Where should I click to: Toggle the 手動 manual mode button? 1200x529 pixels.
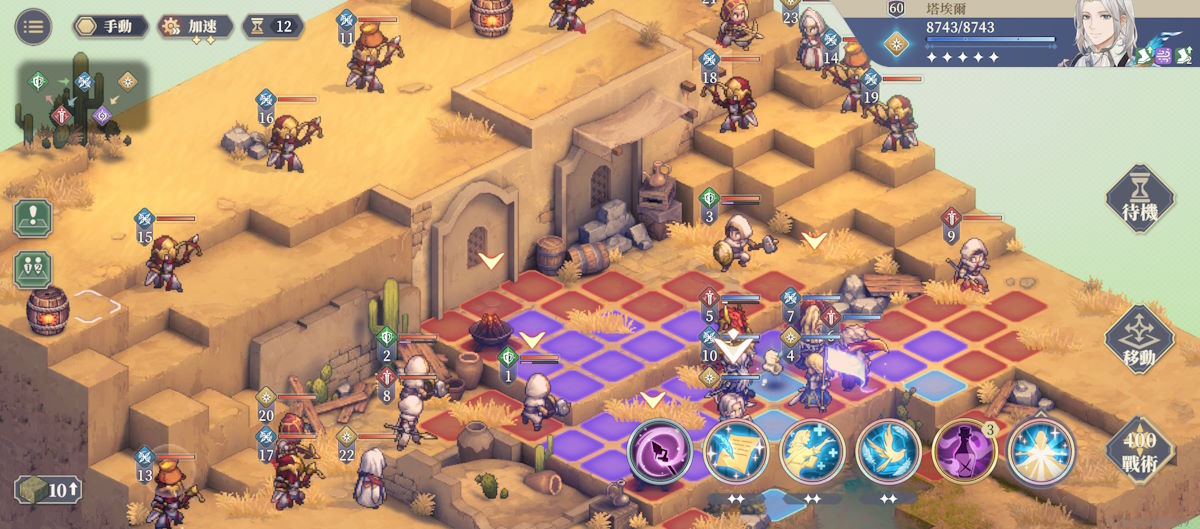pos(110,26)
